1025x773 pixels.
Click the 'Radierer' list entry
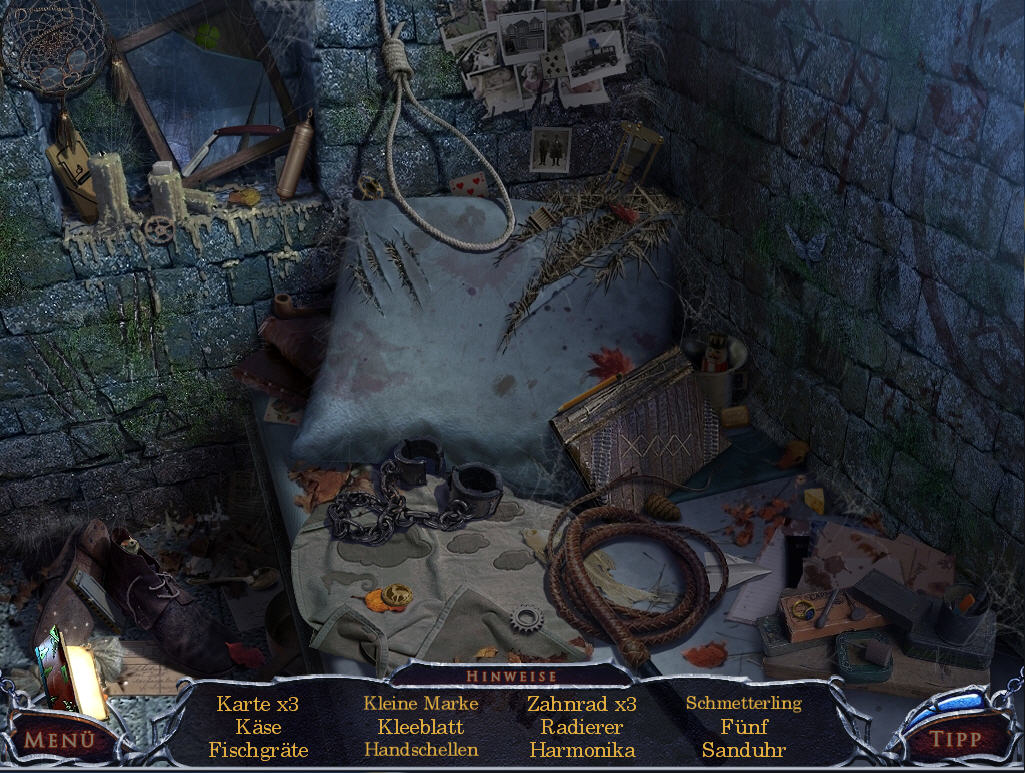coord(582,727)
